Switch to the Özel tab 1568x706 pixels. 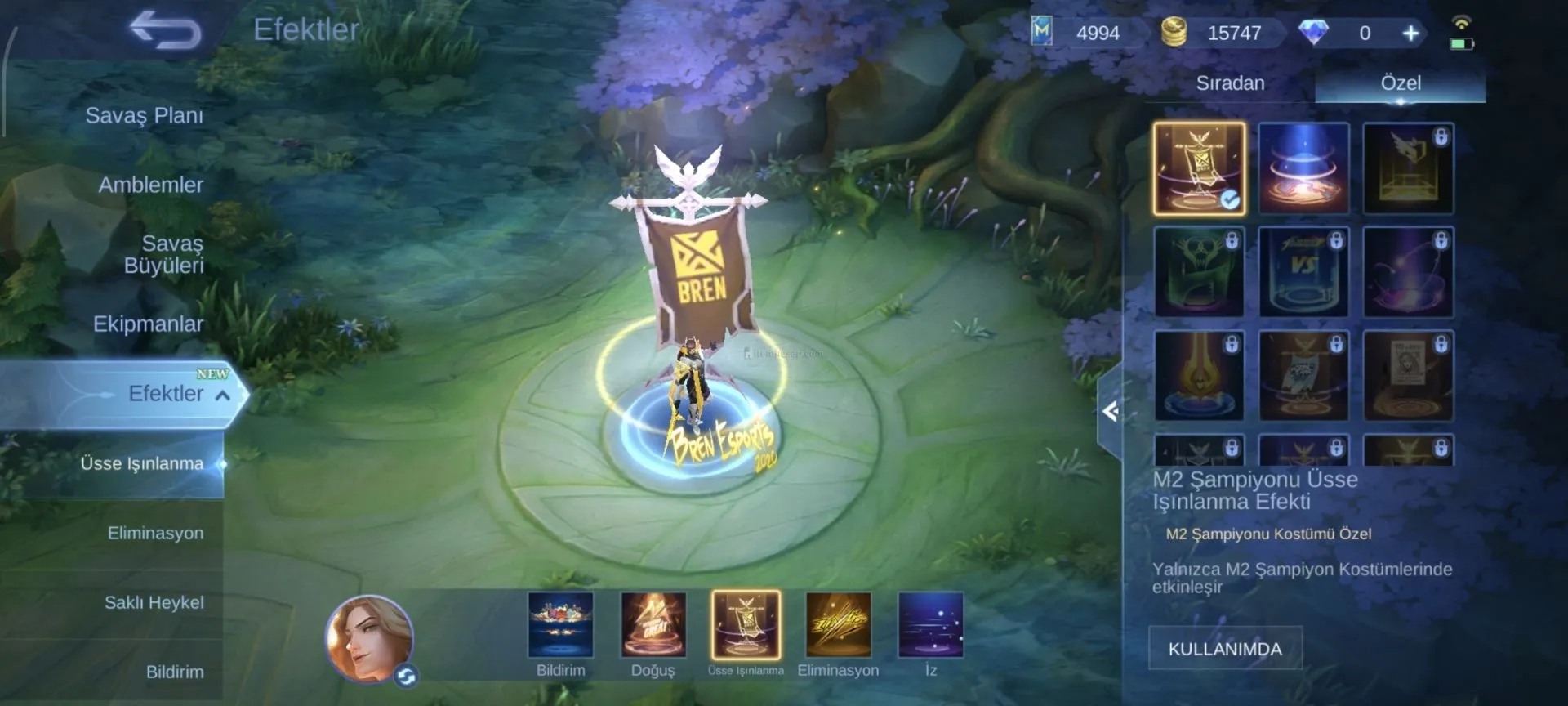coord(1400,83)
